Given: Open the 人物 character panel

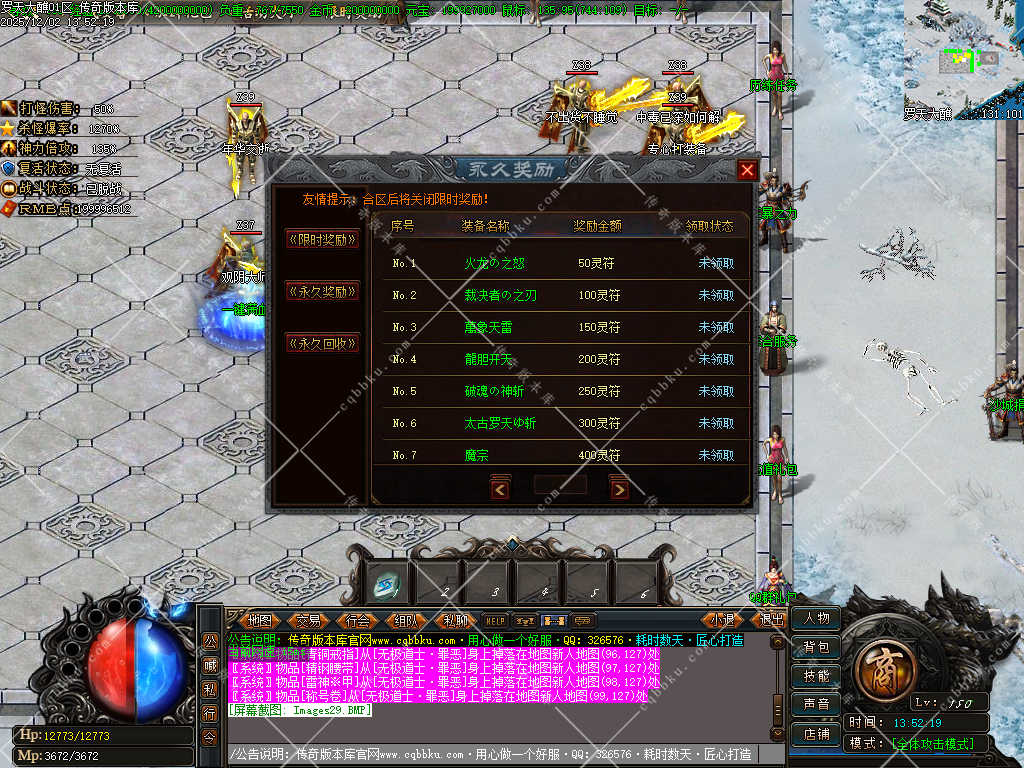Looking at the screenshot, I should point(816,619).
